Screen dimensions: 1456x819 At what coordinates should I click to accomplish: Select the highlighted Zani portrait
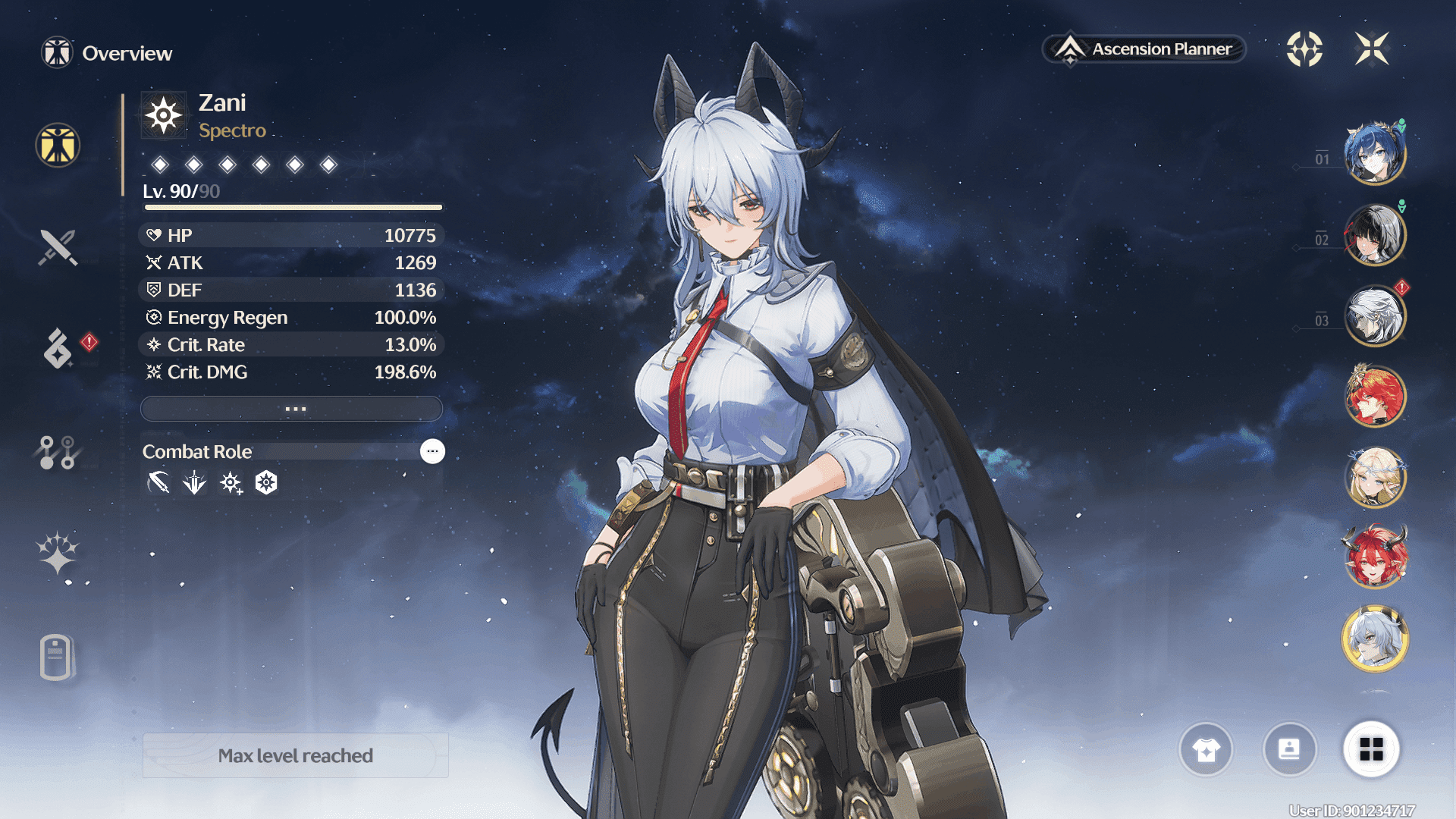[1374, 639]
